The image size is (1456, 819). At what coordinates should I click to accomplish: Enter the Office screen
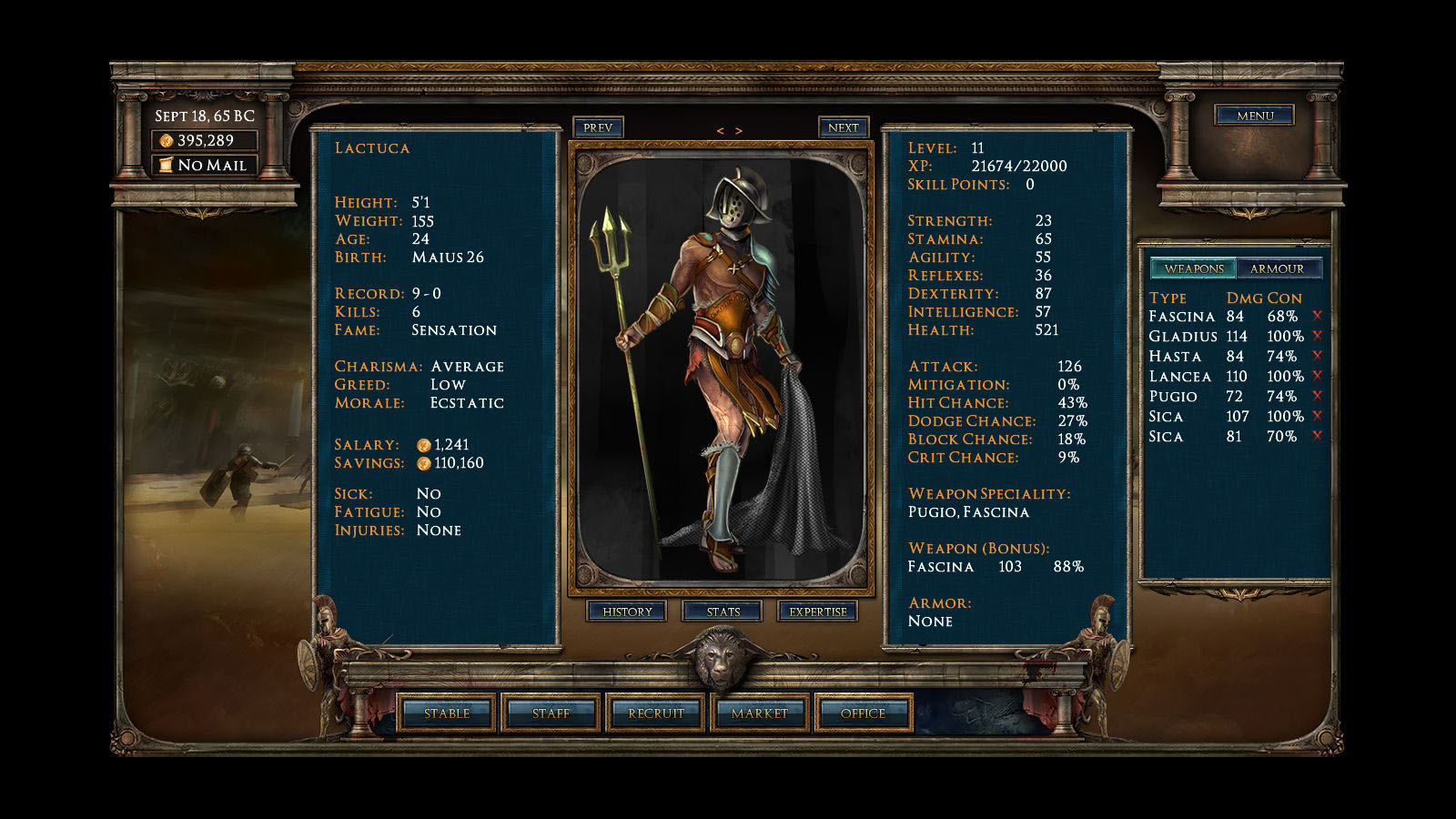863,713
